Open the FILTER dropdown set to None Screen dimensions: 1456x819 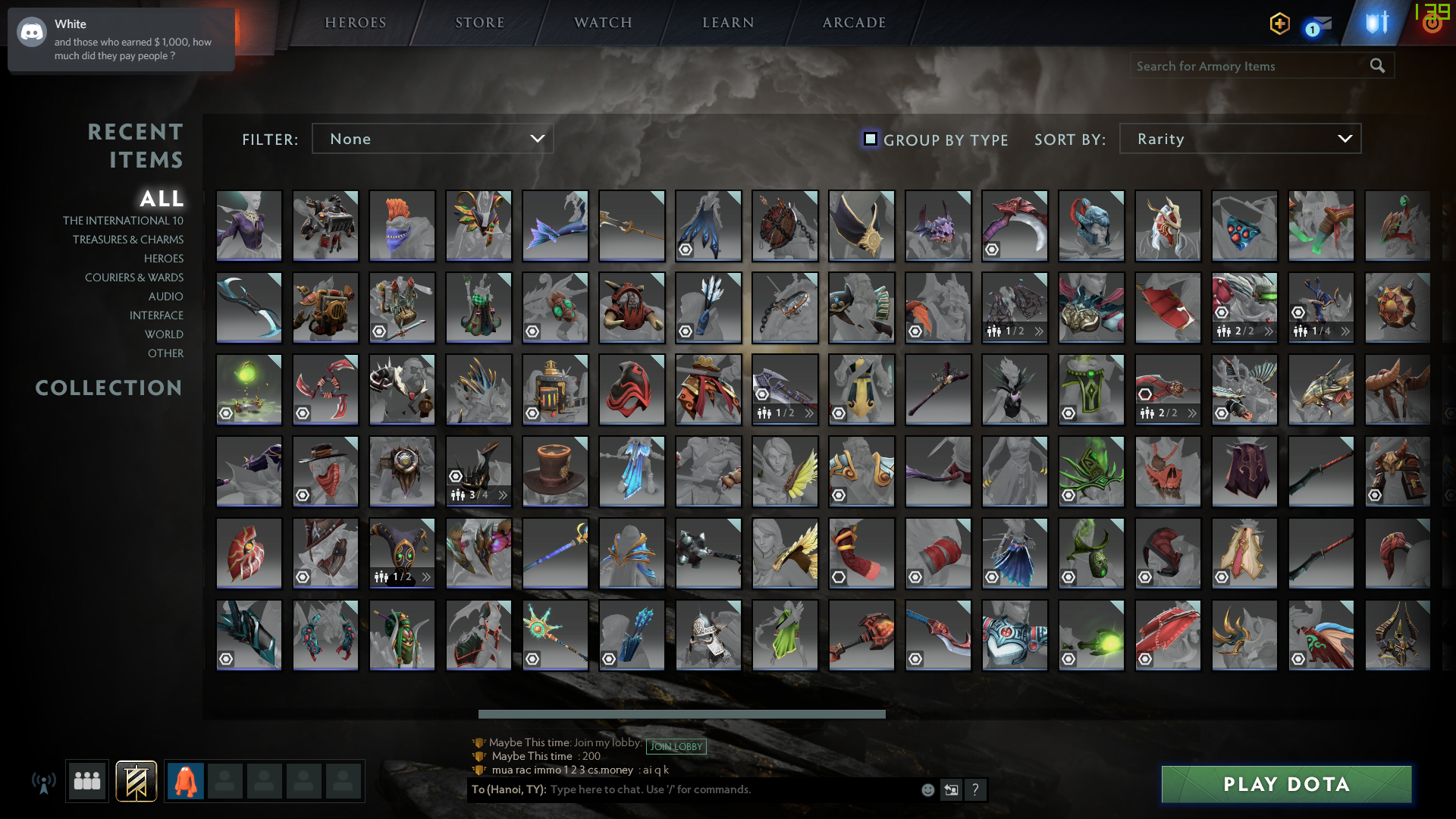coord(432,139)
